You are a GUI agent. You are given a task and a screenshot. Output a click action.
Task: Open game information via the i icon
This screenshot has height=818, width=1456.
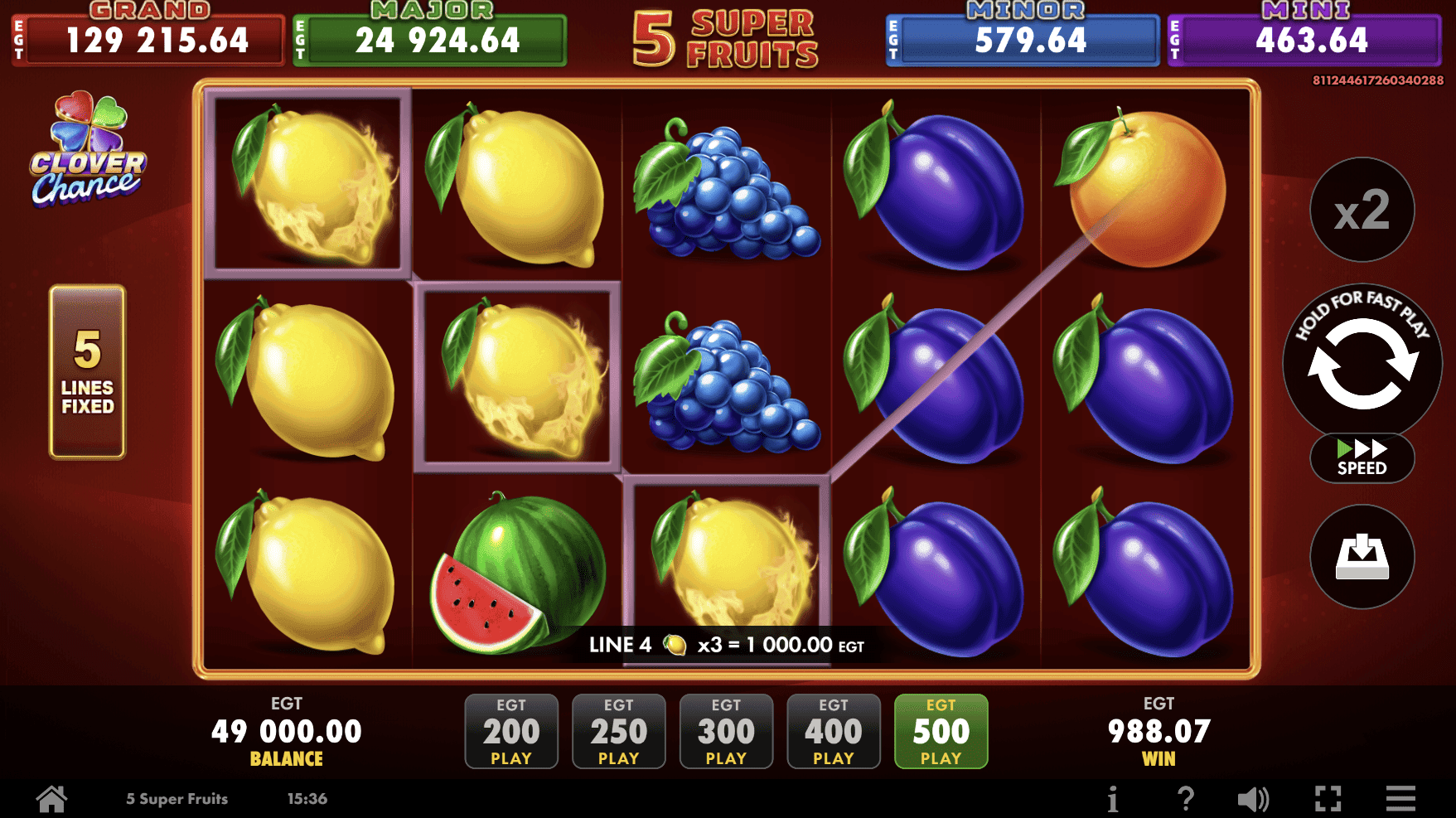pyautogui.click(x=1113, y=797)
